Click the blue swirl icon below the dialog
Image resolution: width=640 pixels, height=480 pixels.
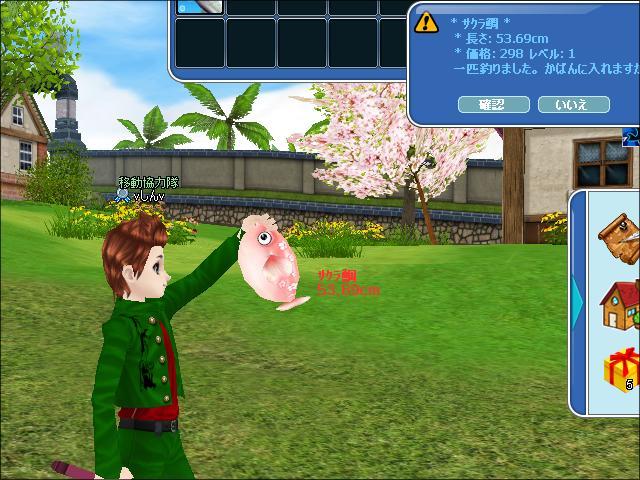coord(631,136)
